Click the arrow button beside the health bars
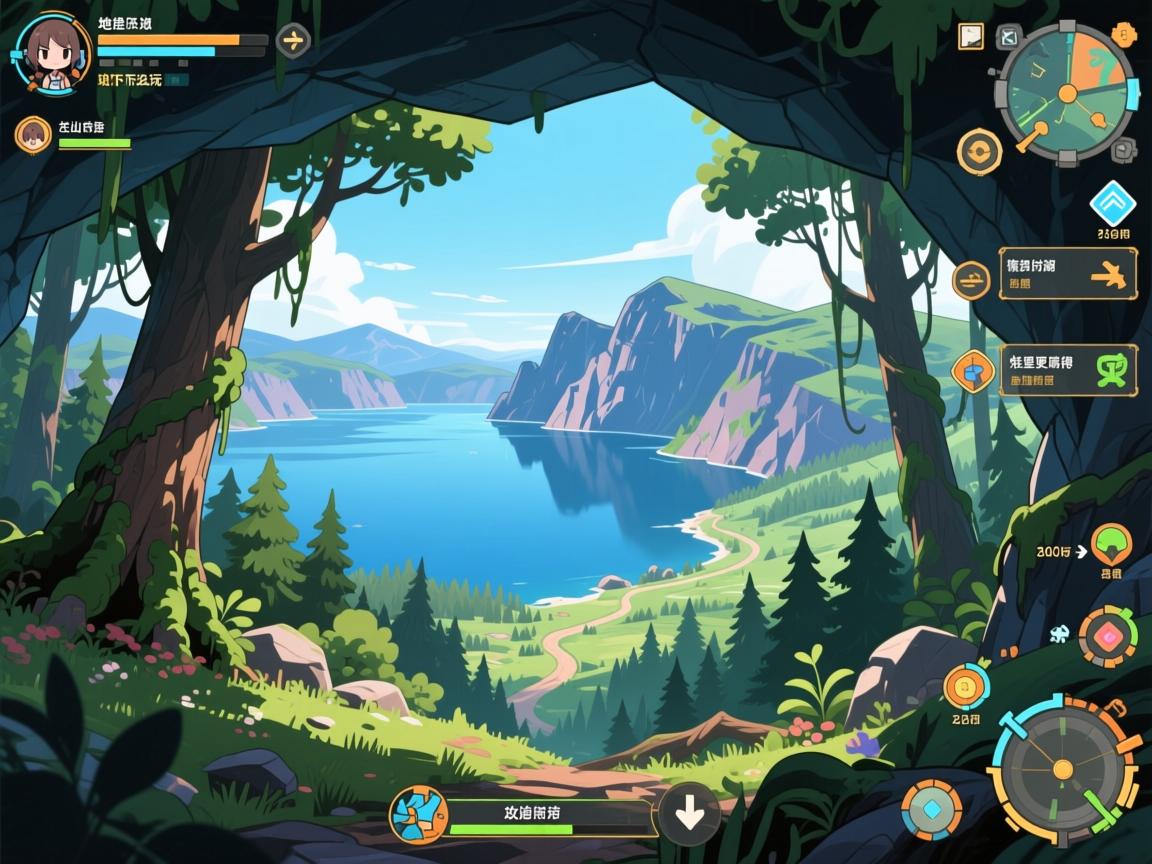The width and height of the screenshot is (1152, 864). point(293,40)
